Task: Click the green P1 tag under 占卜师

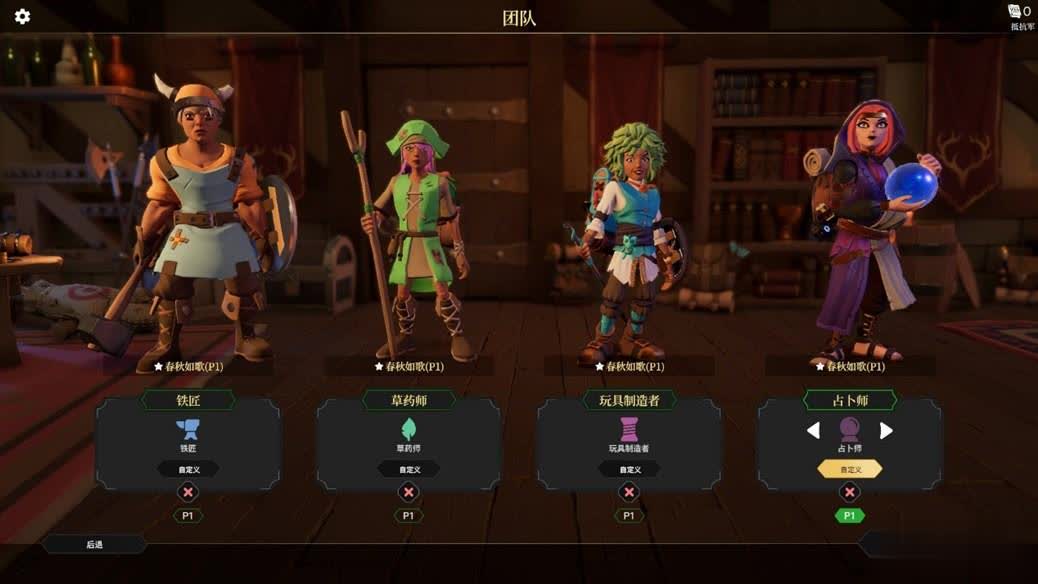Action: tap(849, 516)
